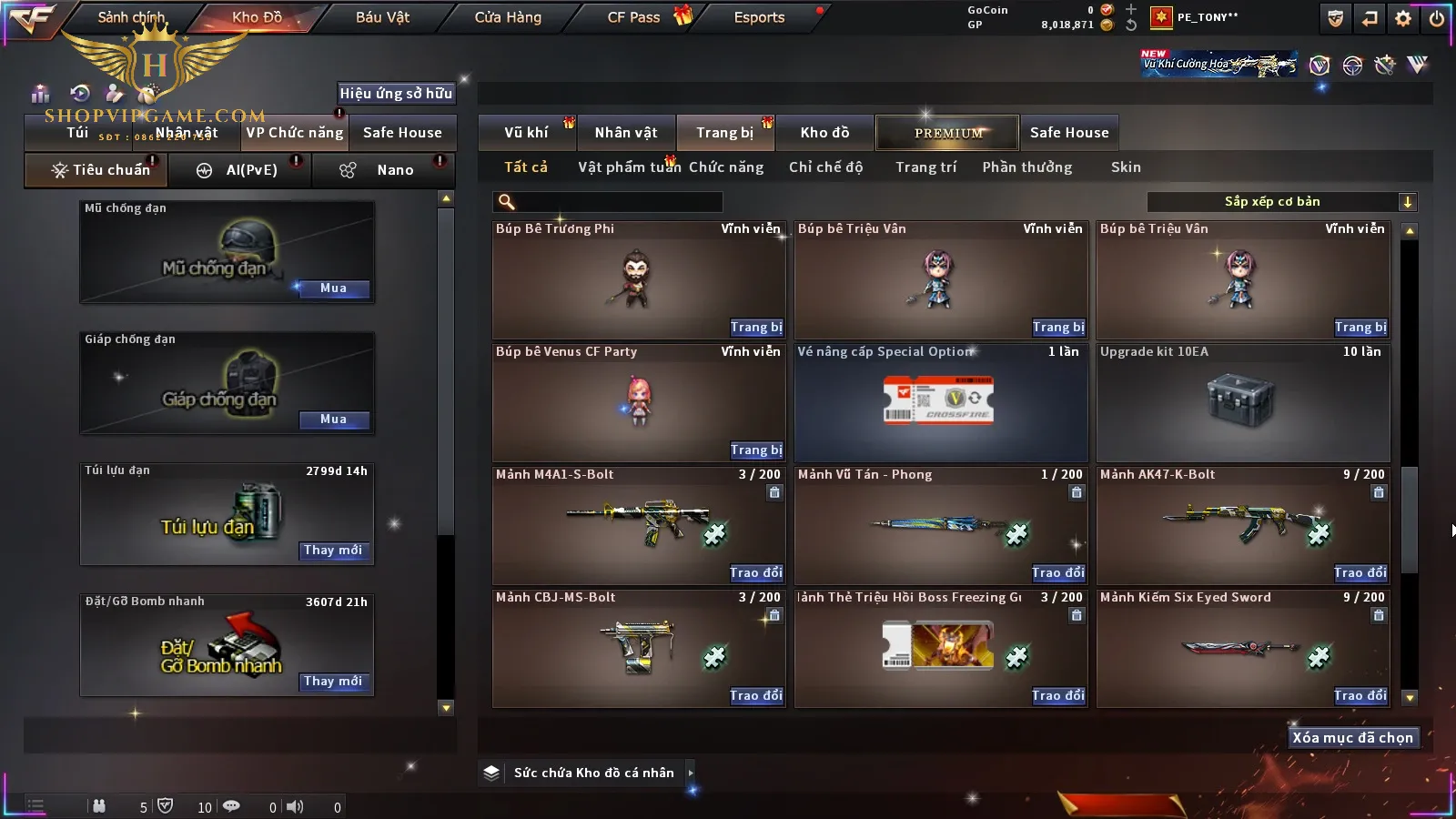Switch to the Vũ khí tab

526,133
